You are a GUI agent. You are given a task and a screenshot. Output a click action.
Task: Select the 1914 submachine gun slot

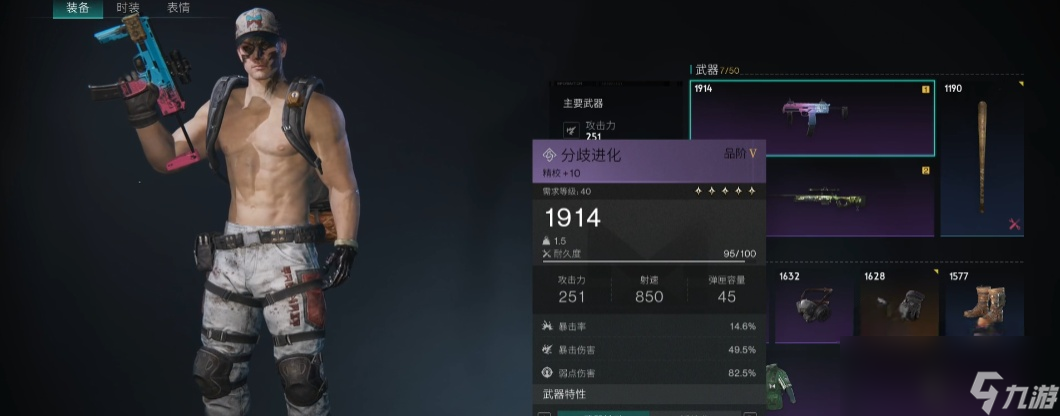[x=812, y=118]
